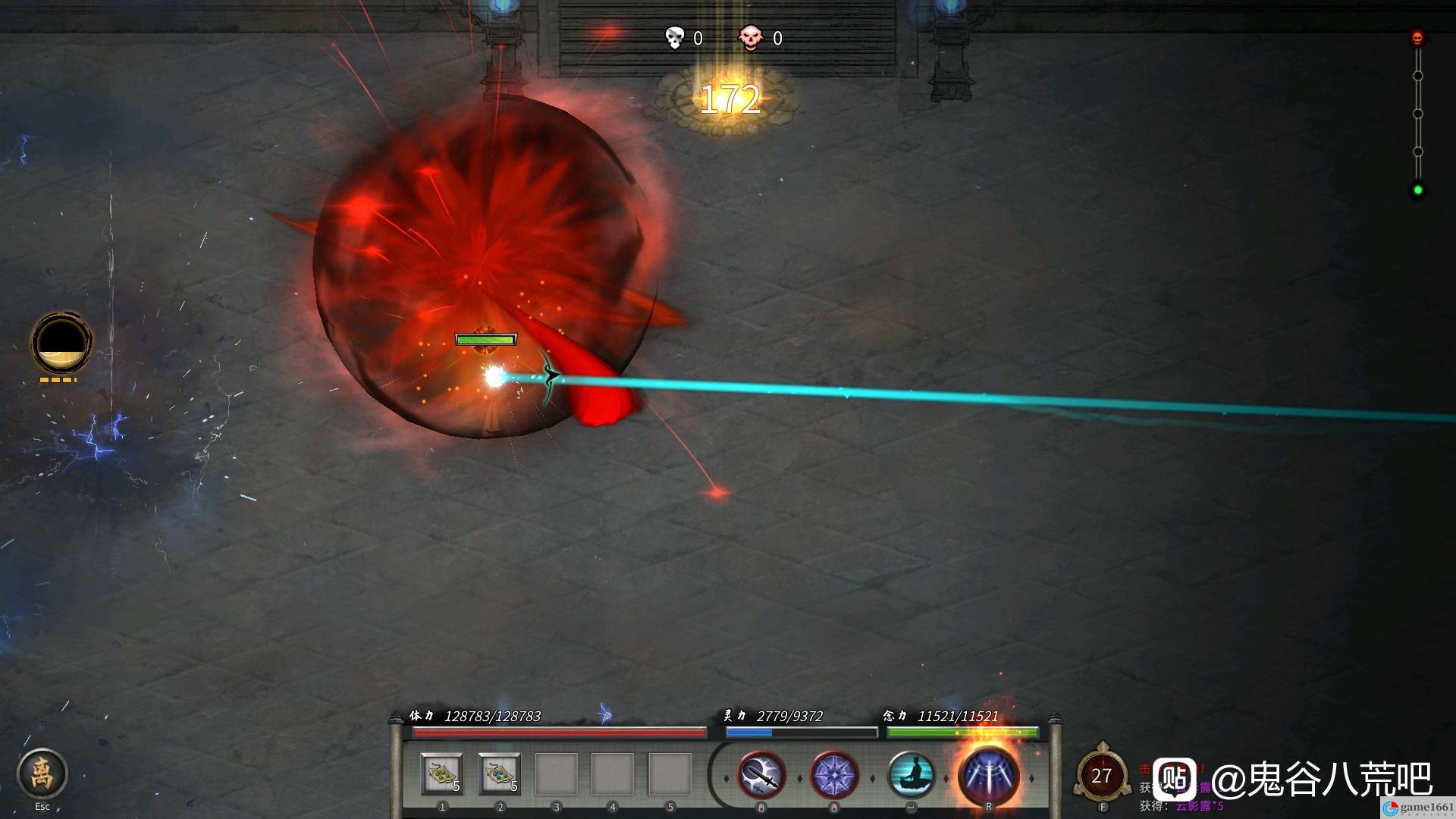Use the green pill pouch in slot 1
1456x819 pixels.
(x=442, y=774)
